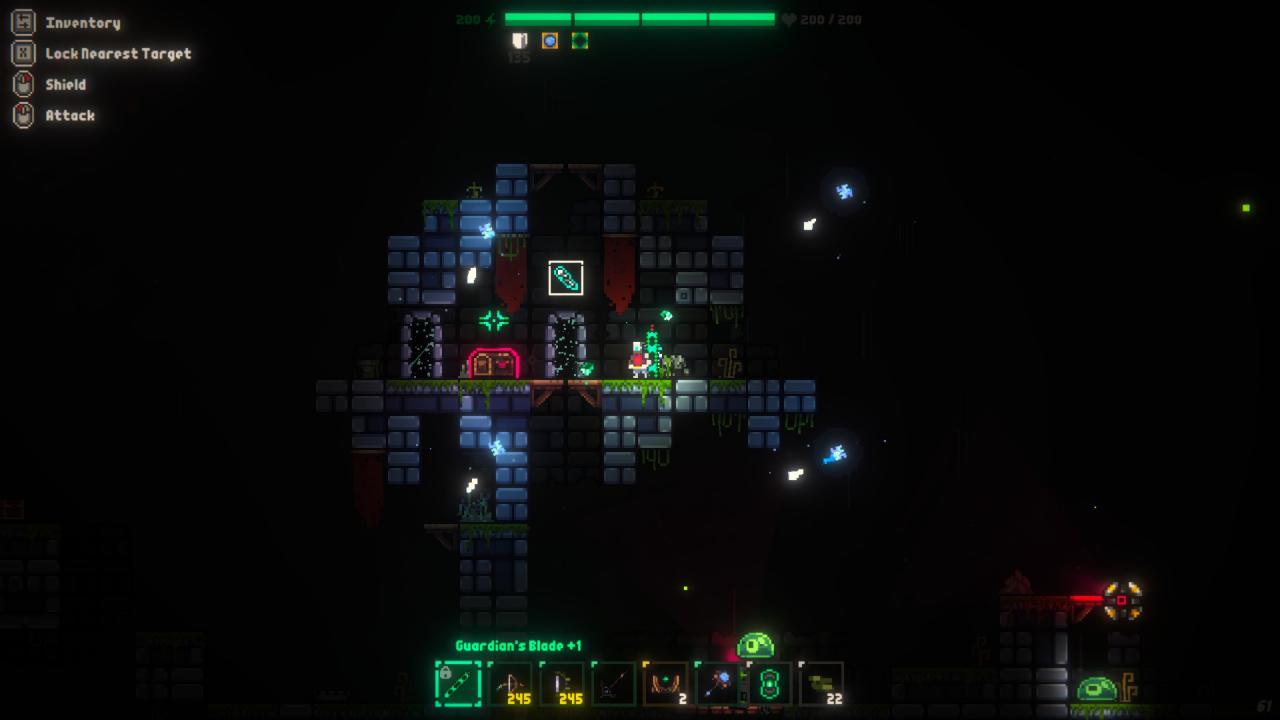Click the white card buff icon
The image size is (1280, 720).
tap(520, 41)
